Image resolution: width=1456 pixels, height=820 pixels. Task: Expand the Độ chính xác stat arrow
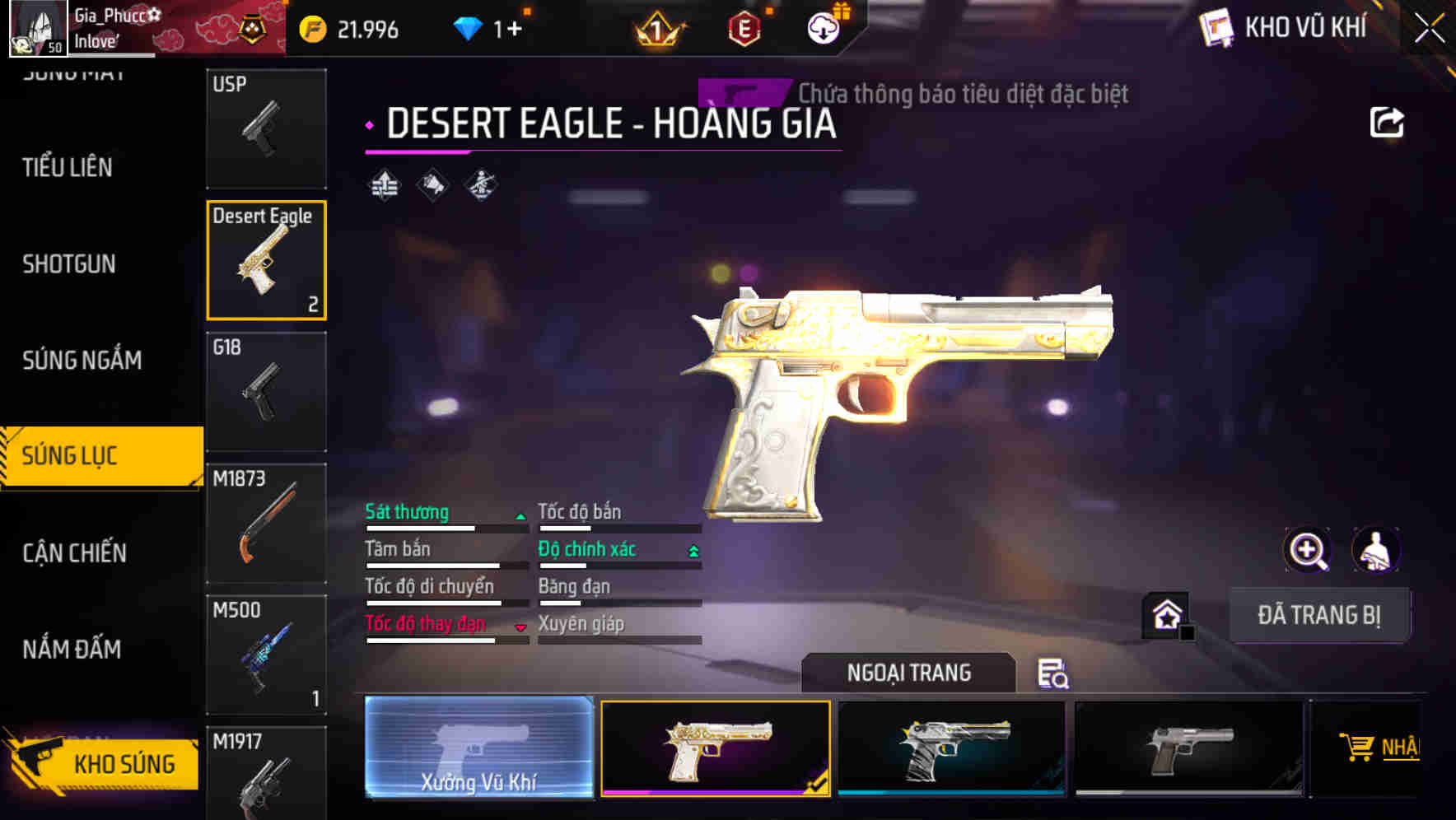(694, 552)
